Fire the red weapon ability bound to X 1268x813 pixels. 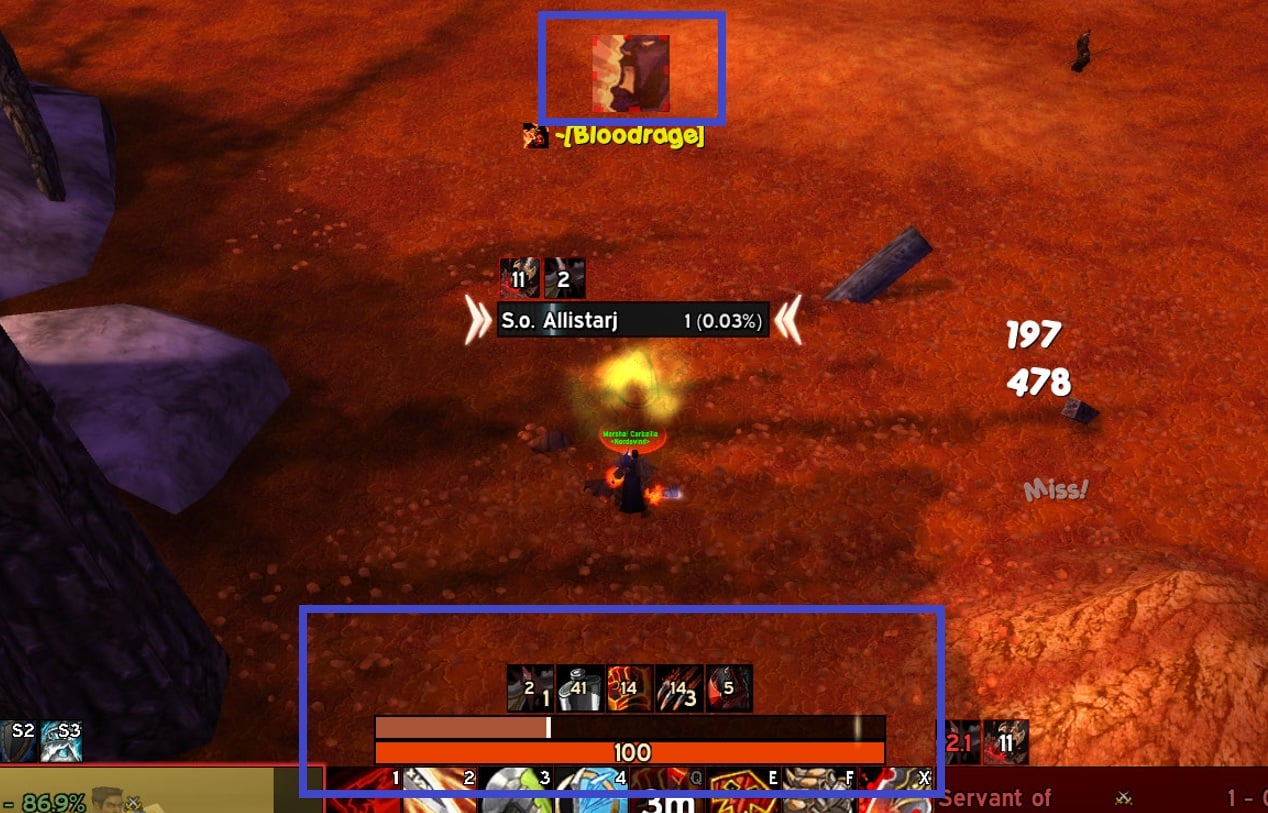(x=896, y=792)
